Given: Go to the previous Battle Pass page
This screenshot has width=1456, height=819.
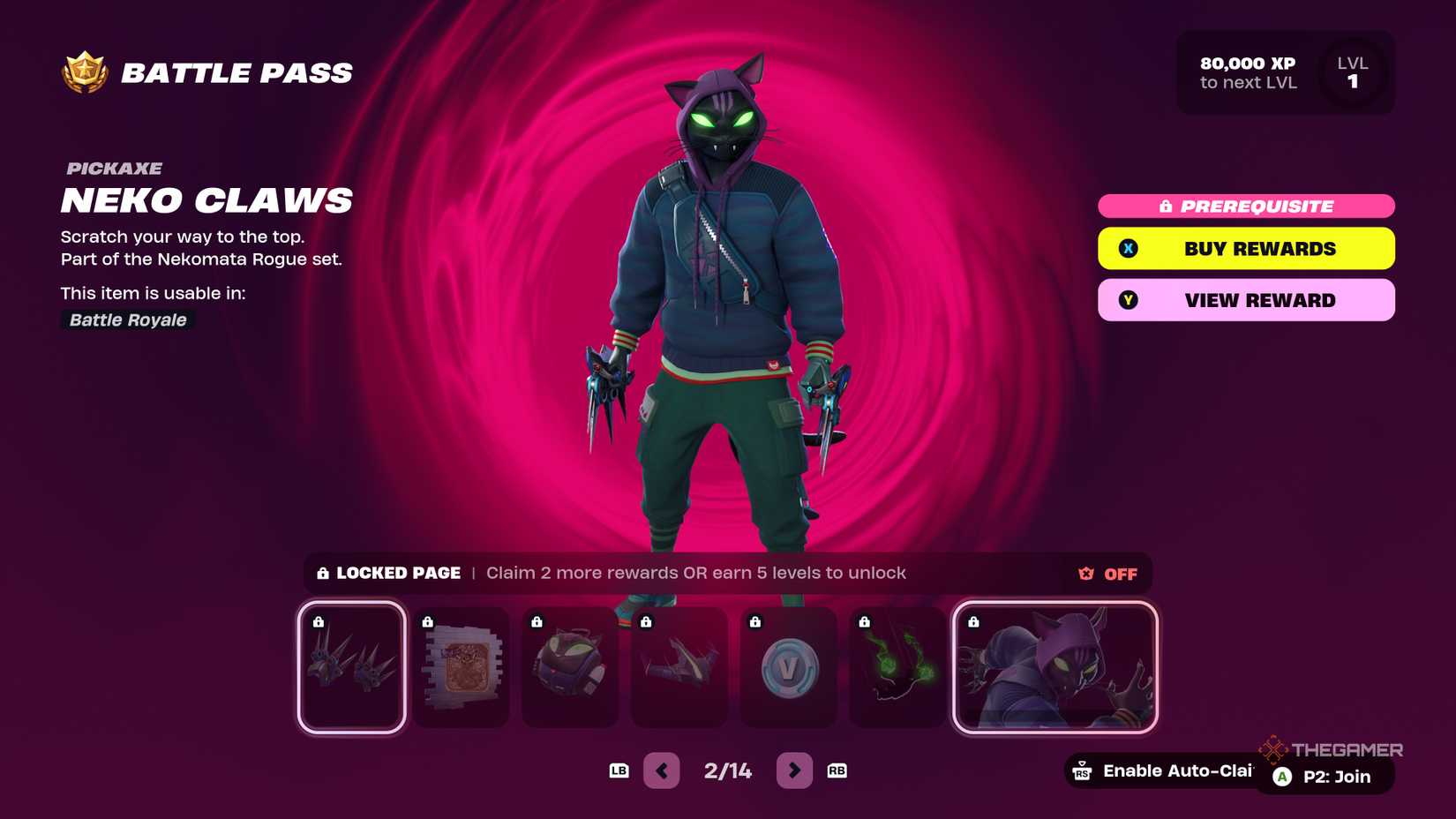Looking at the screenshot, I should coord(661,770).
